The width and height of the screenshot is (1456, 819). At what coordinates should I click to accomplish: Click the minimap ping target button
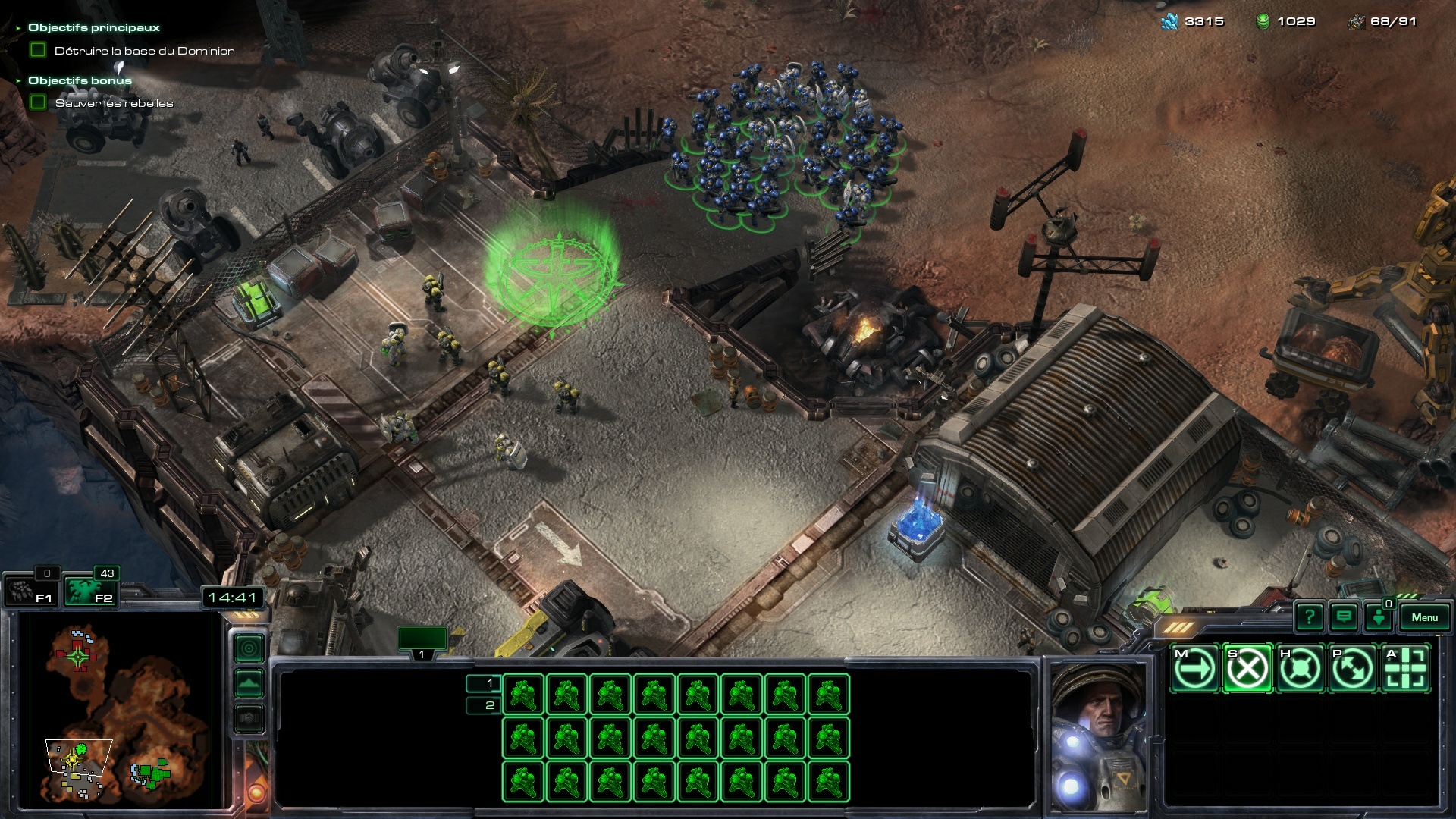pos(249,648)
